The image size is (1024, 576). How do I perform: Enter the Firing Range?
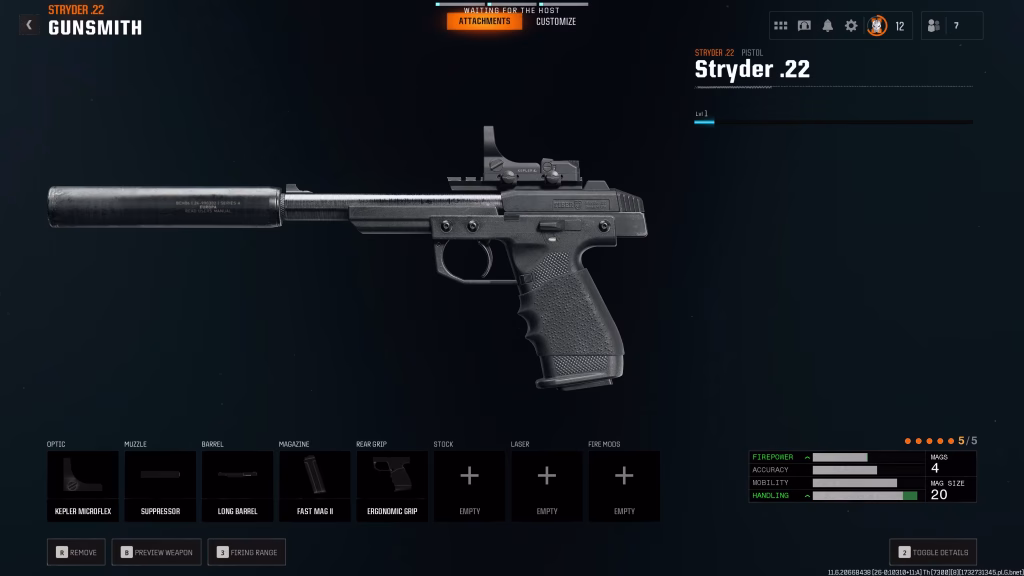[246, 552]
